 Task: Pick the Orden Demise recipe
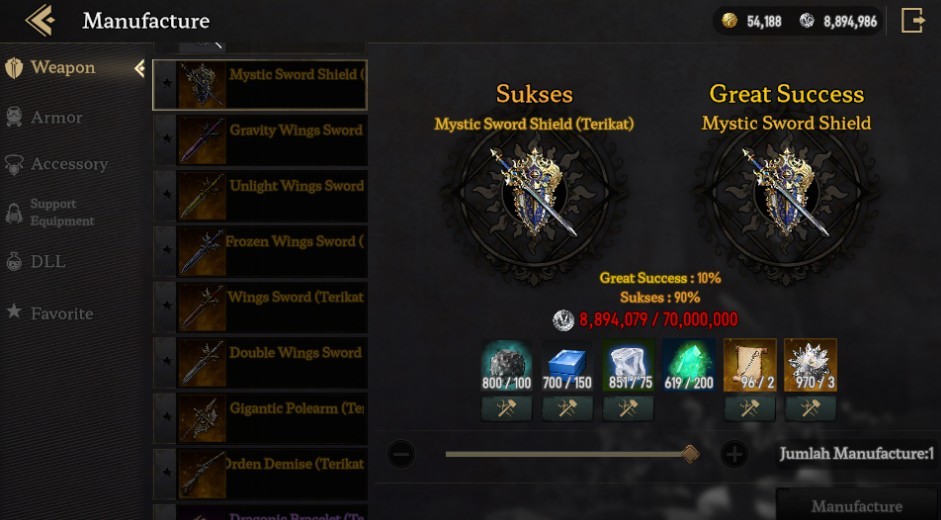tap(270, 475)
